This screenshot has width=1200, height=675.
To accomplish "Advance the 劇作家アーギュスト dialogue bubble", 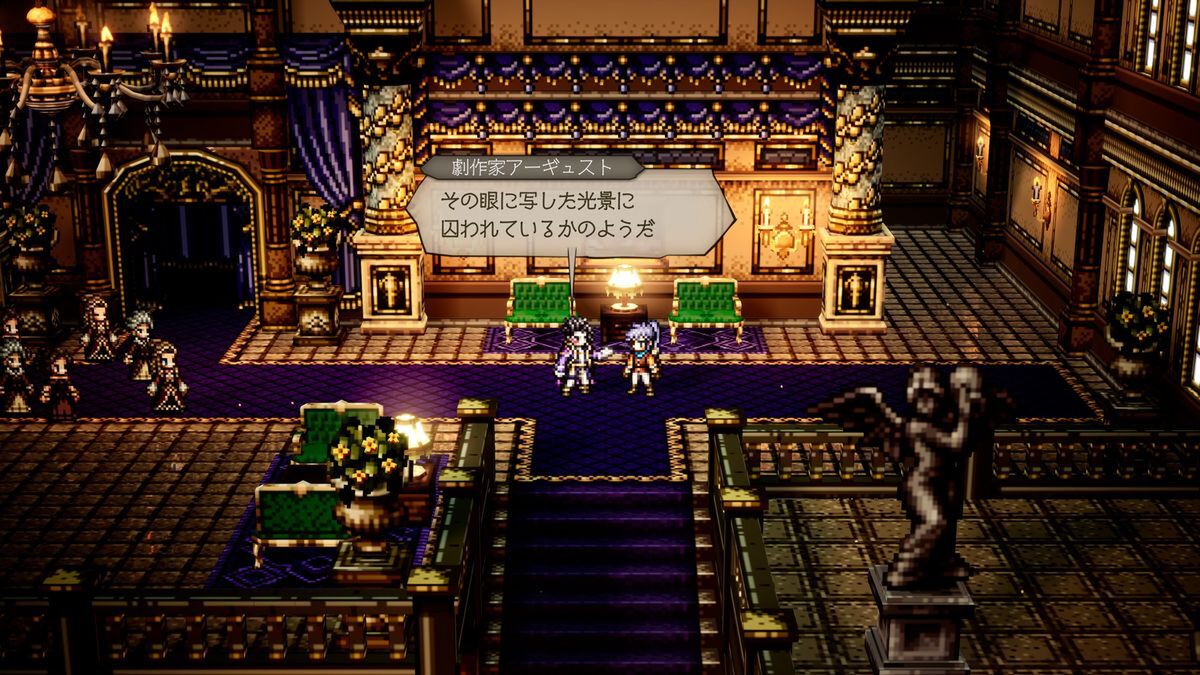I will [569, 212].
